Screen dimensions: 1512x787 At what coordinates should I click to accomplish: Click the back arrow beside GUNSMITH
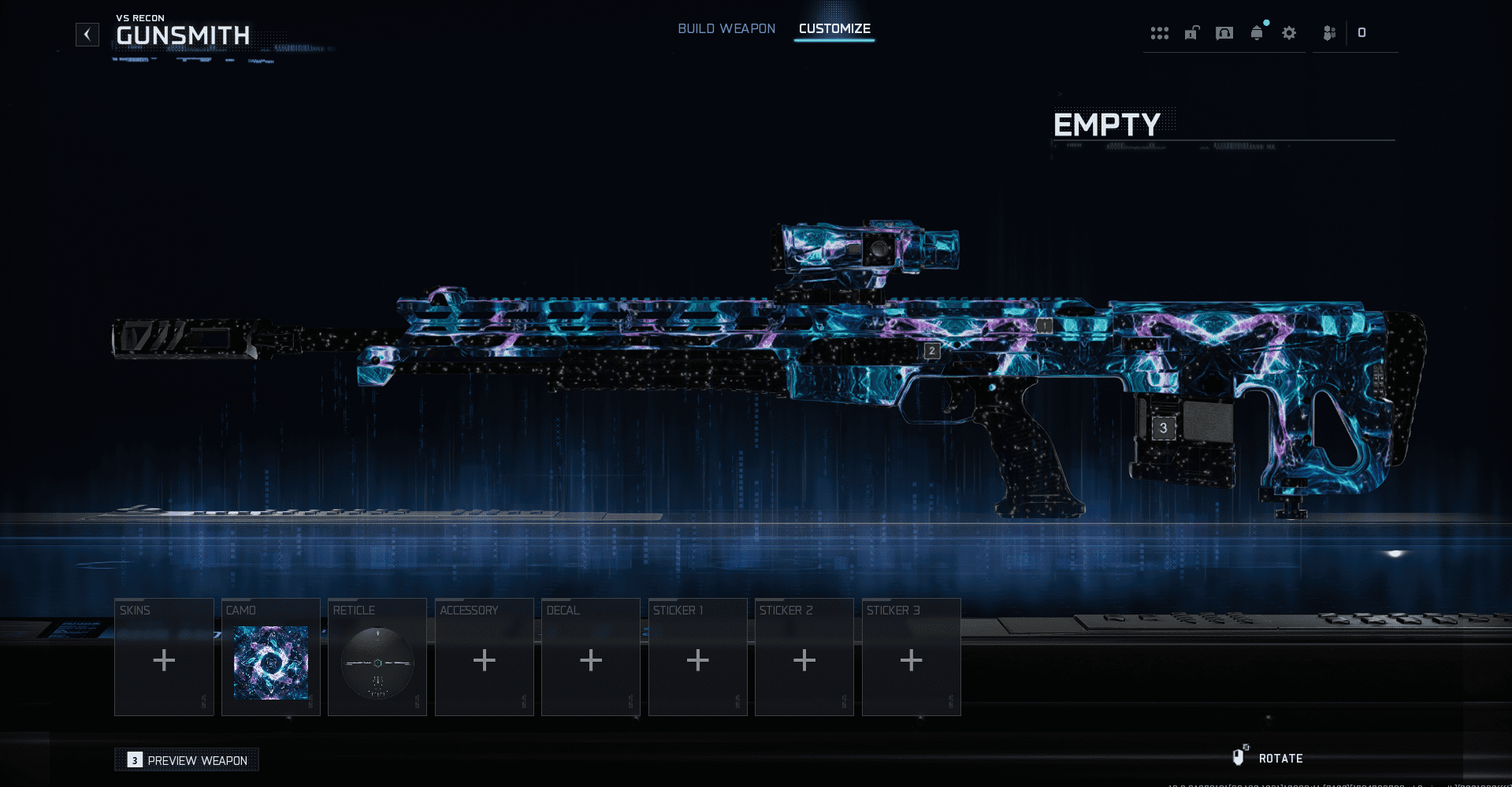coord(87,34)
